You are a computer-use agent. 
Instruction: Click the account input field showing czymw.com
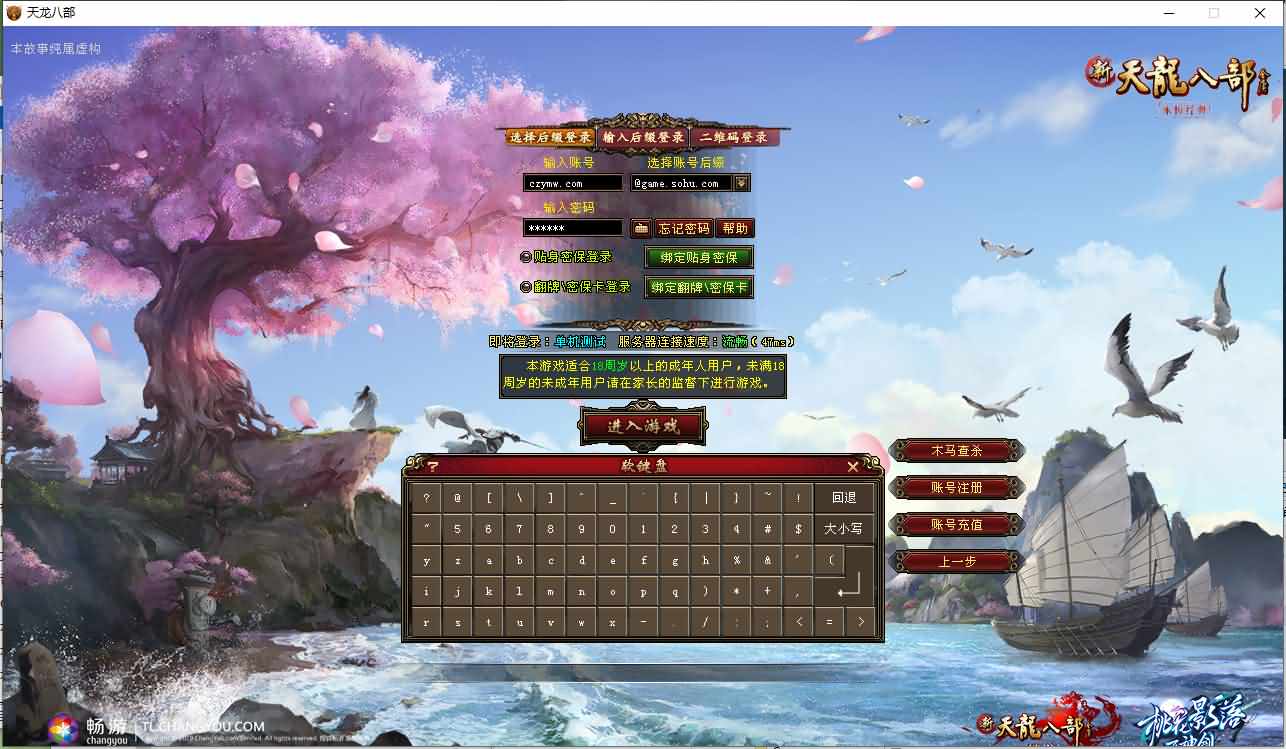click(572, 182)
